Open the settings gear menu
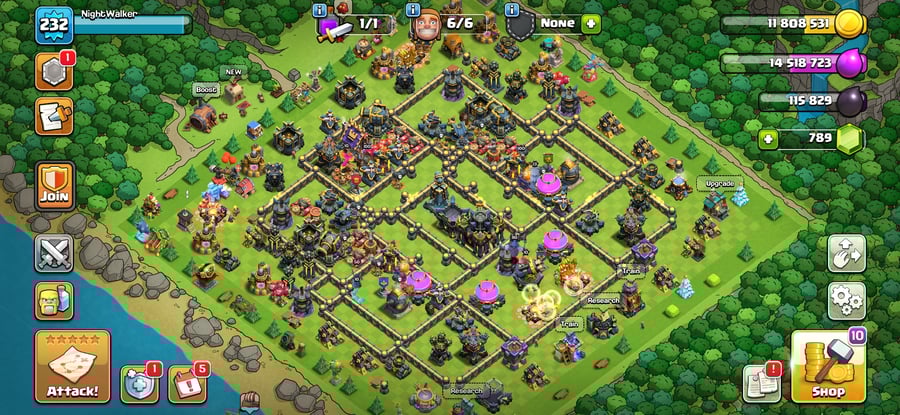The width and height of the screenshot is (900, 415). (x=846, y=299)
